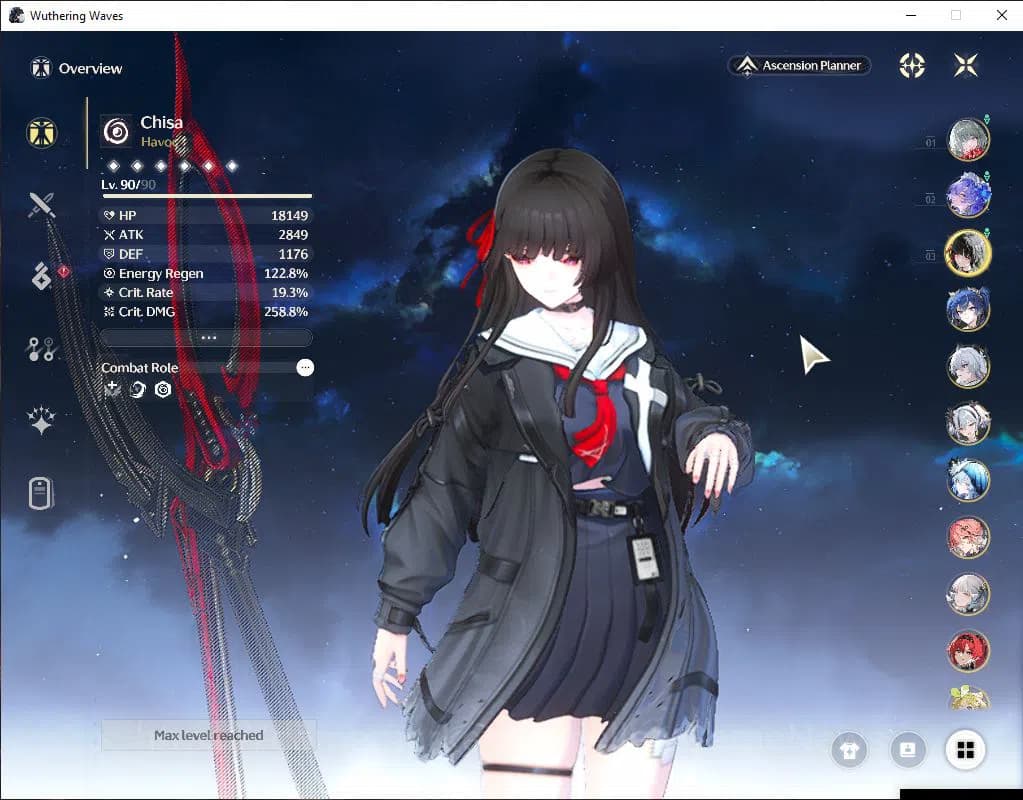Switch to the four-point star tab
The height and width of the screenshot is (800, 1023).
coord(41,421)
